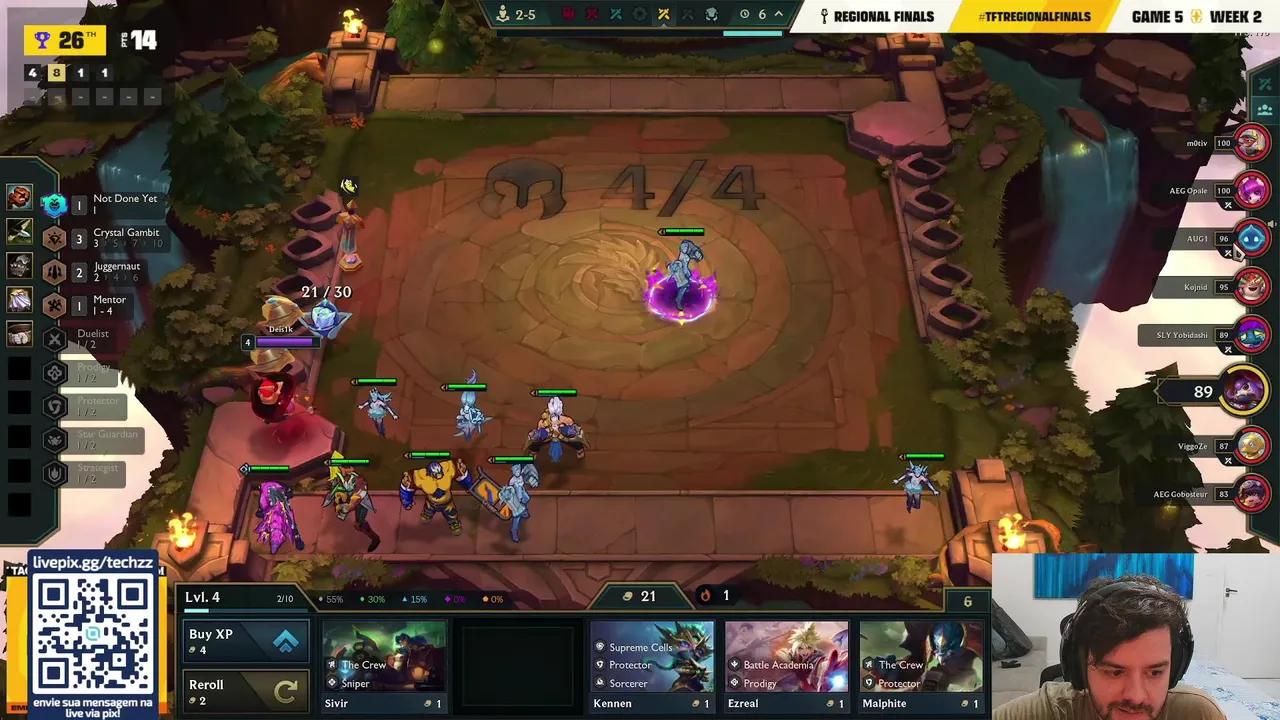Purchase Kennen from the shop
1280x720 pixels.
click(x=652, y=660)
